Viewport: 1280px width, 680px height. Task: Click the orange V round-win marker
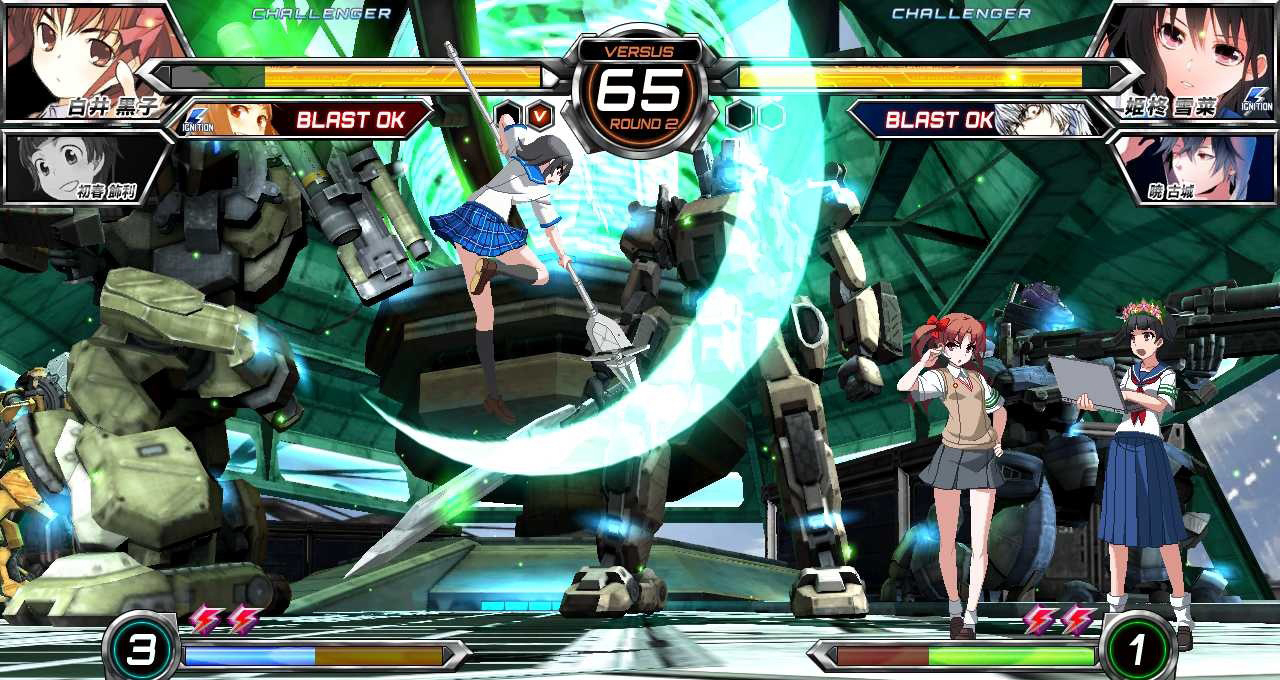pyautogui.click(x=540, y=116)
